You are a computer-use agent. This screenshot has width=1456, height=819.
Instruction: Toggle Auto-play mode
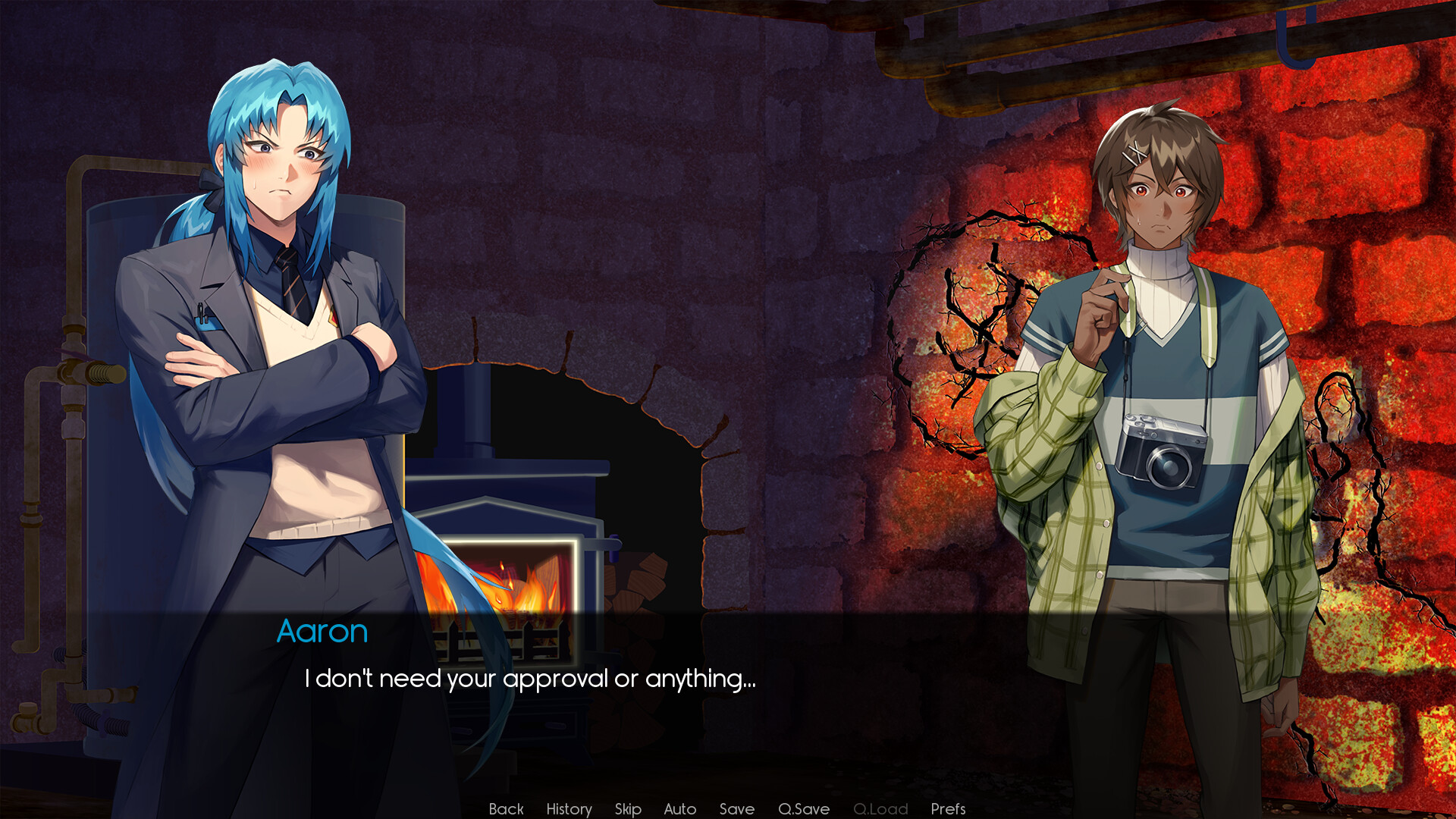click(x=679, y=808)
